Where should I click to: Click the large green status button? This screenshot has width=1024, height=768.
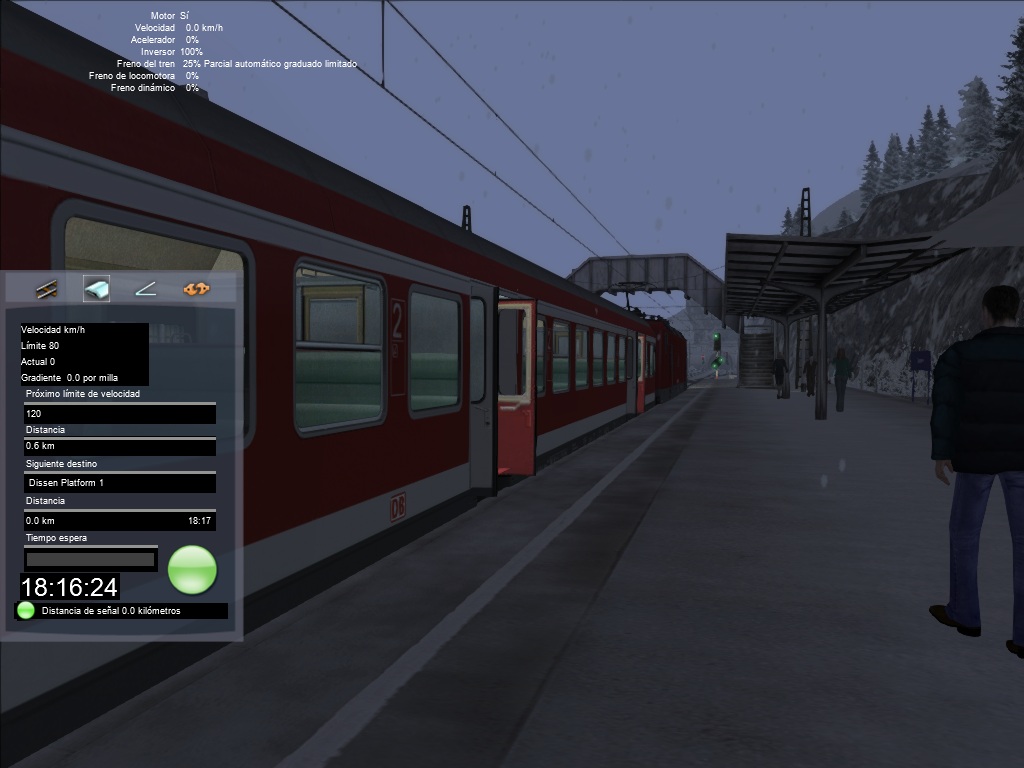pos(192,570)
